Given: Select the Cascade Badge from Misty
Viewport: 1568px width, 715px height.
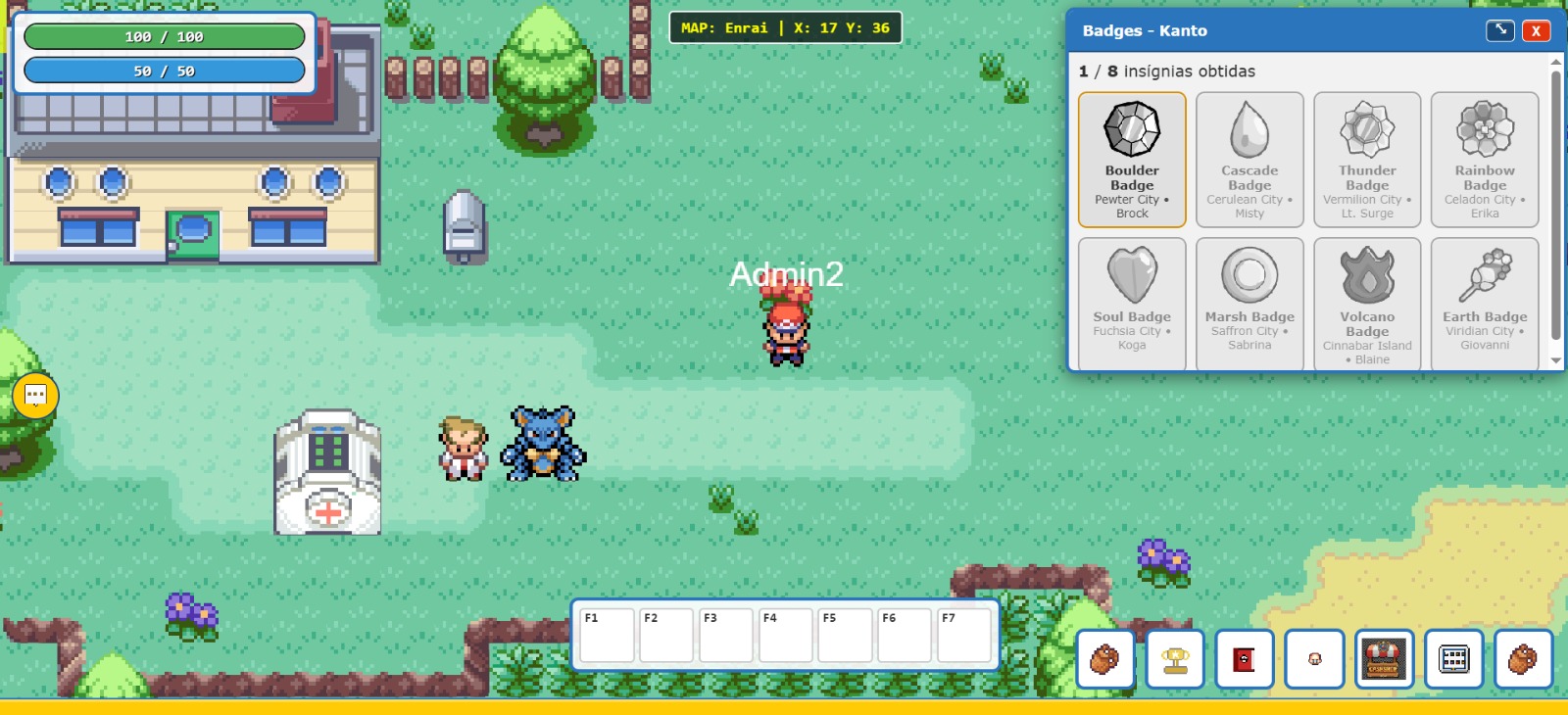Looking at the screenshot, I should (x=1249, y=159).
